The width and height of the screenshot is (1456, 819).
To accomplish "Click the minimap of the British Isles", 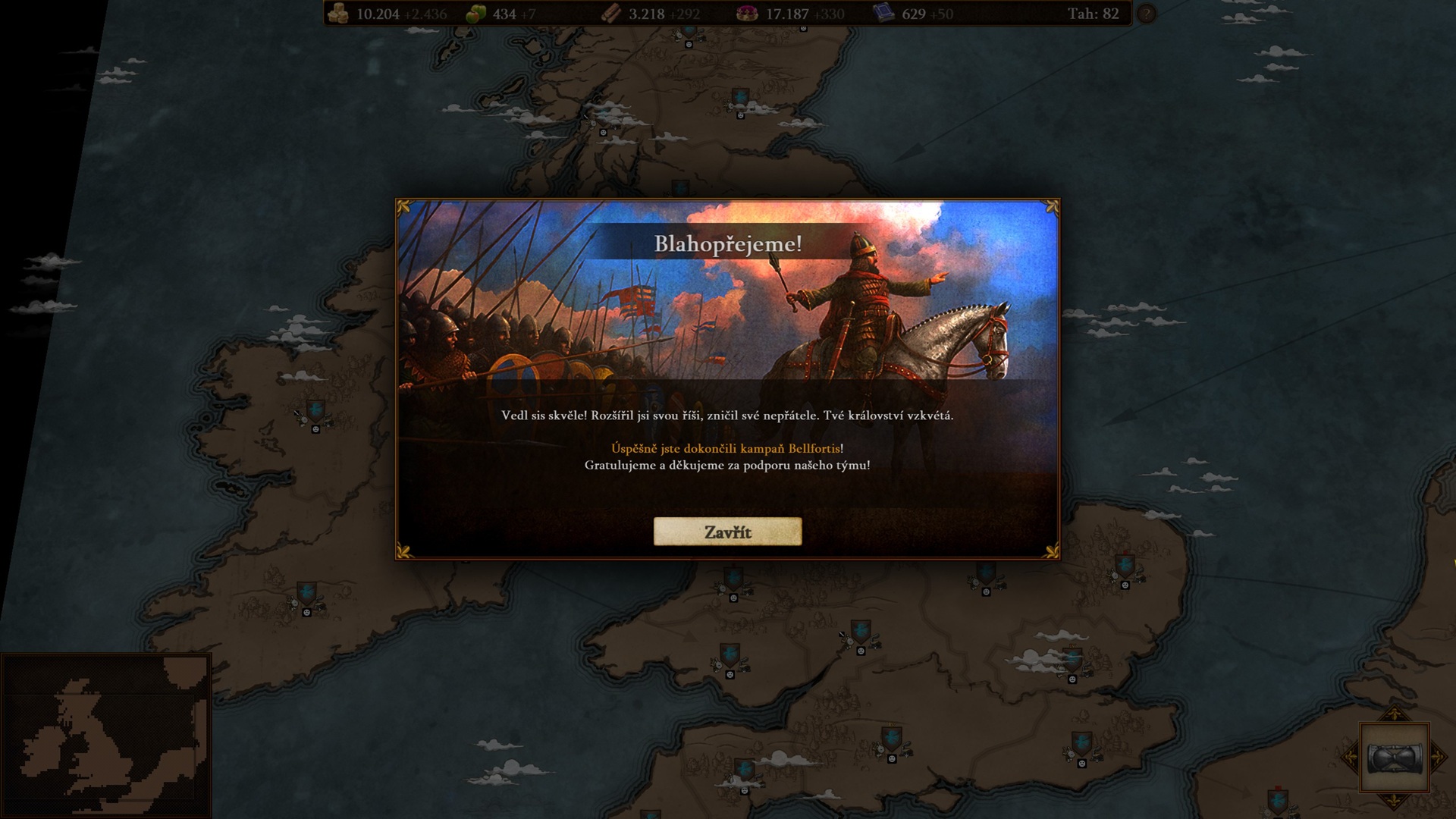I will pyautogui.click(x=105, y=735).
